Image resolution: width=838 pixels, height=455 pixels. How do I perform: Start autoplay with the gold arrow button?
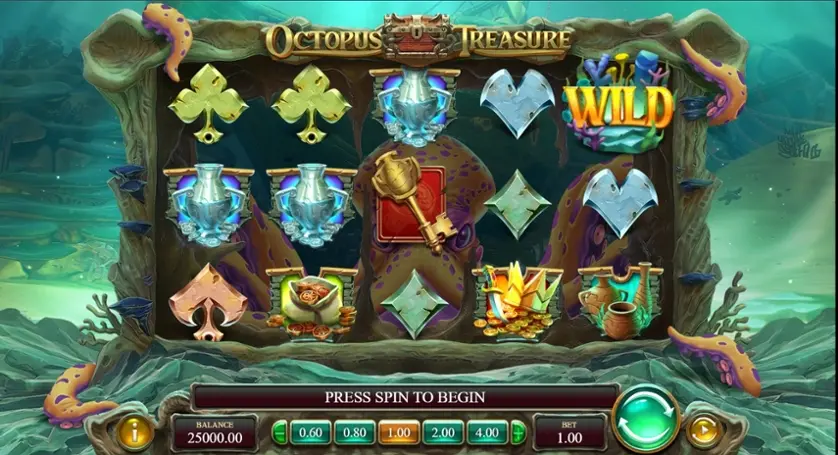pos(704,431)
